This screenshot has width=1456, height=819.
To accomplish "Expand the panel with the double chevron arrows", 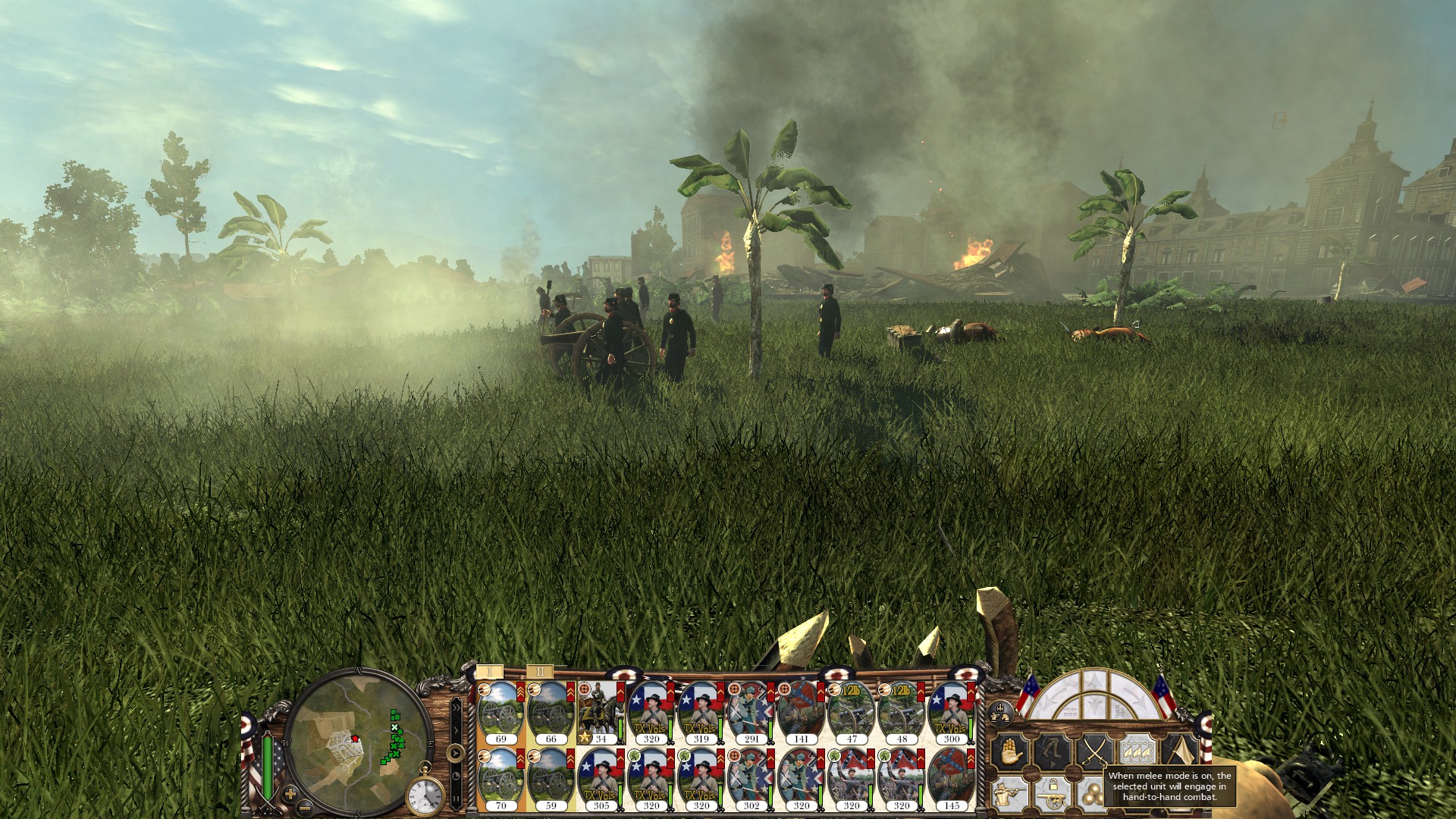I will tap(456, 708).
